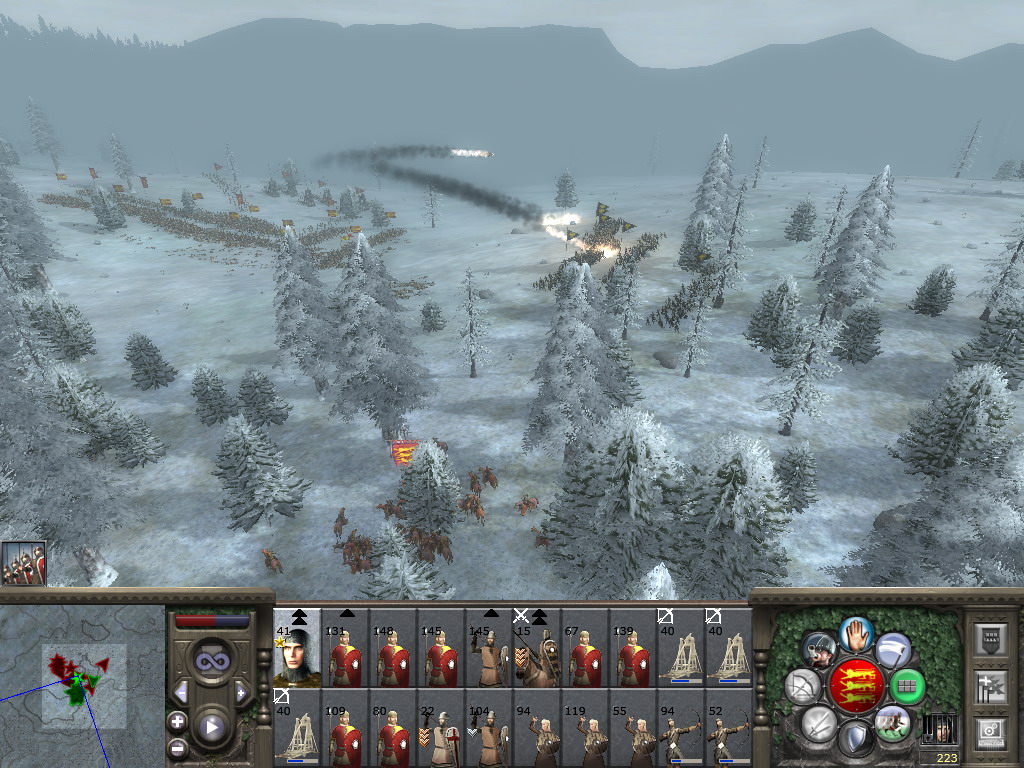Toggle the bow fire-at-will button
This screenshot has width=1024, height=768.
(803, 686)
